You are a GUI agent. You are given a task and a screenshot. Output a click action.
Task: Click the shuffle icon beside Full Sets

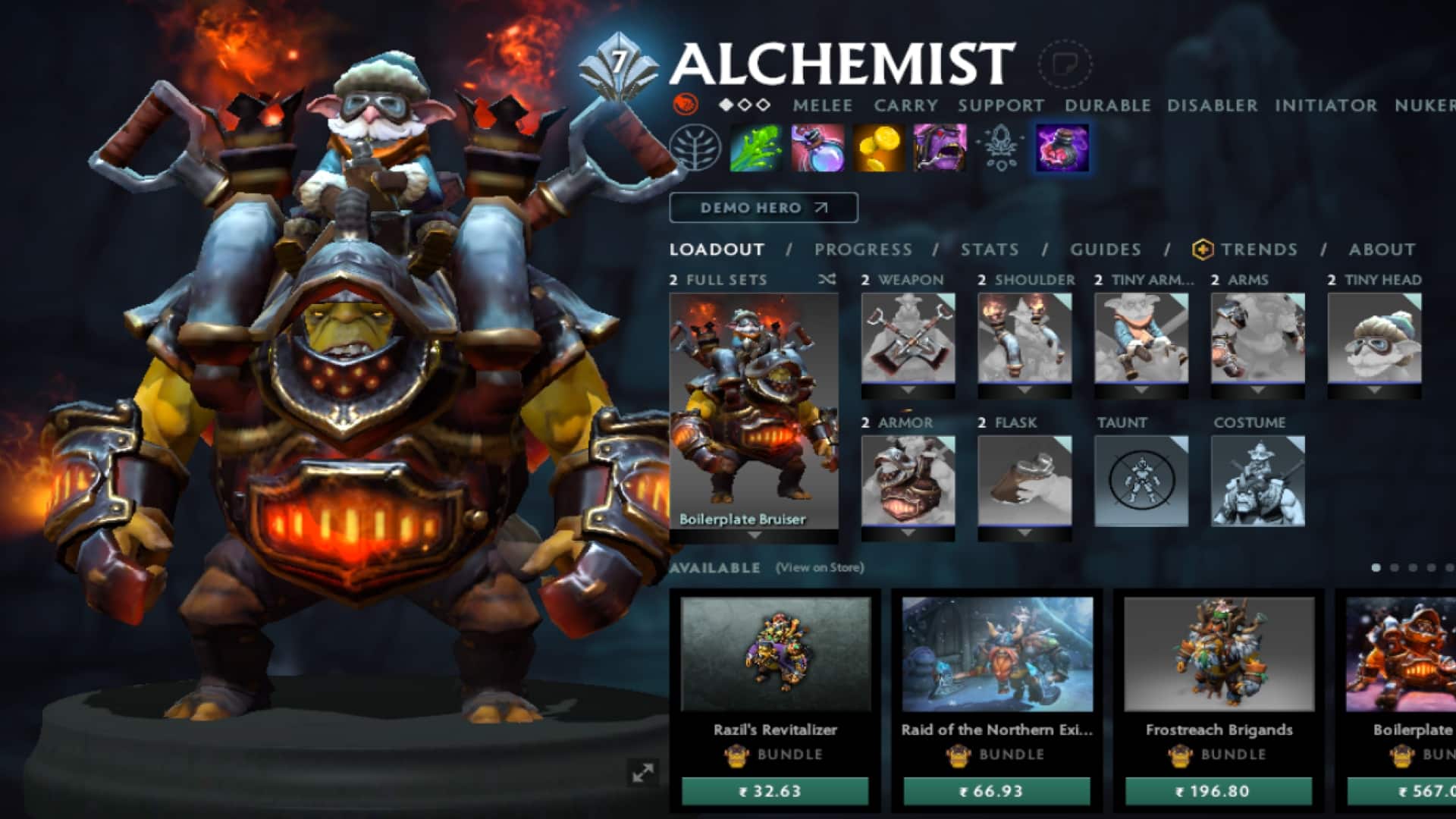pyautogui.click(x=825, y=280)
